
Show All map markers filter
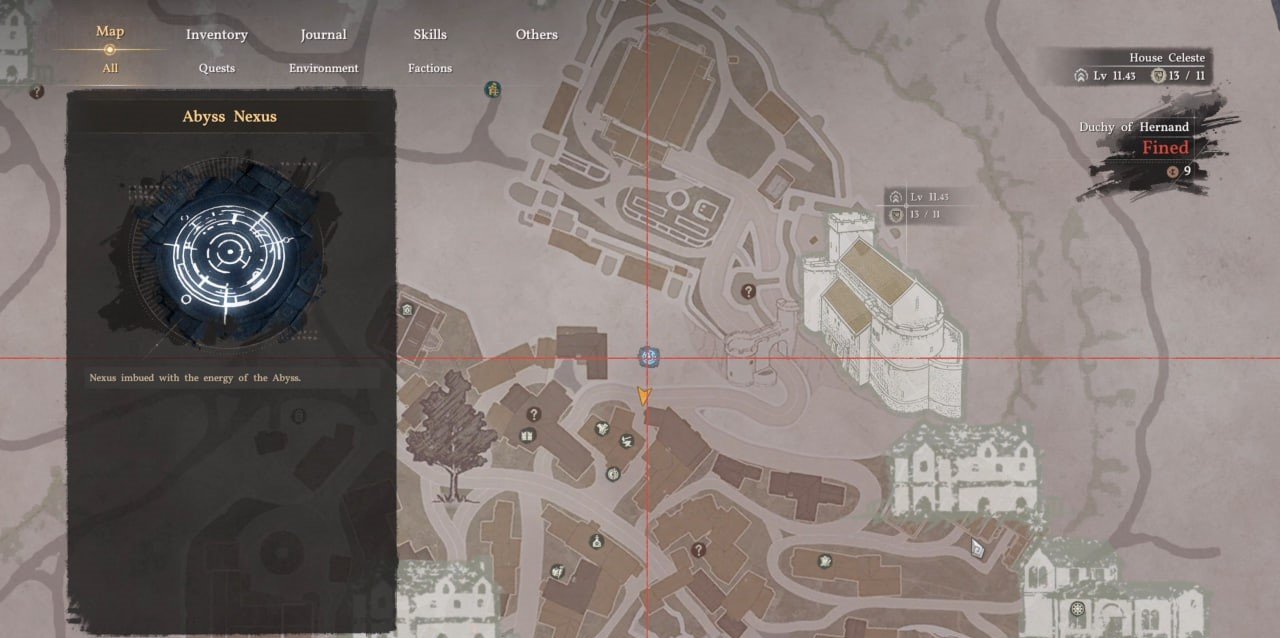[x=110, y=68]
